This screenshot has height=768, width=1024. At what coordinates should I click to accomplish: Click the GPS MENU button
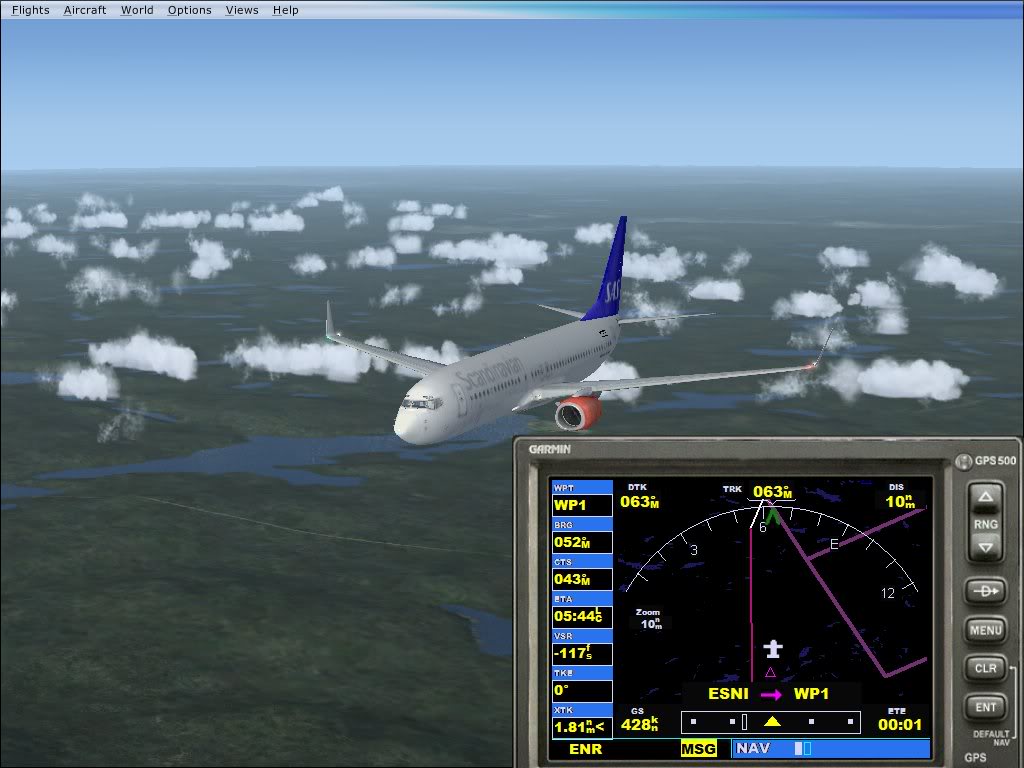click(986, 630)
